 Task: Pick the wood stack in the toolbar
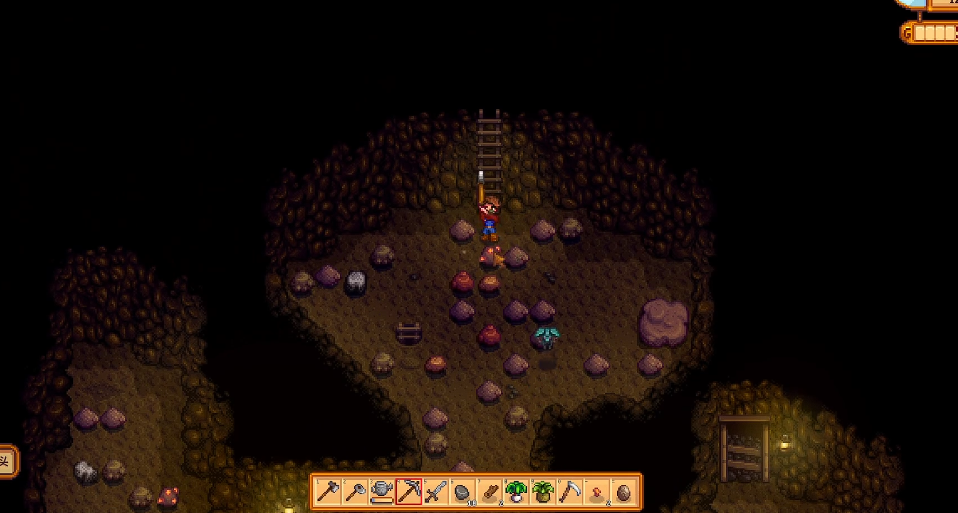(x=489, y=491)
